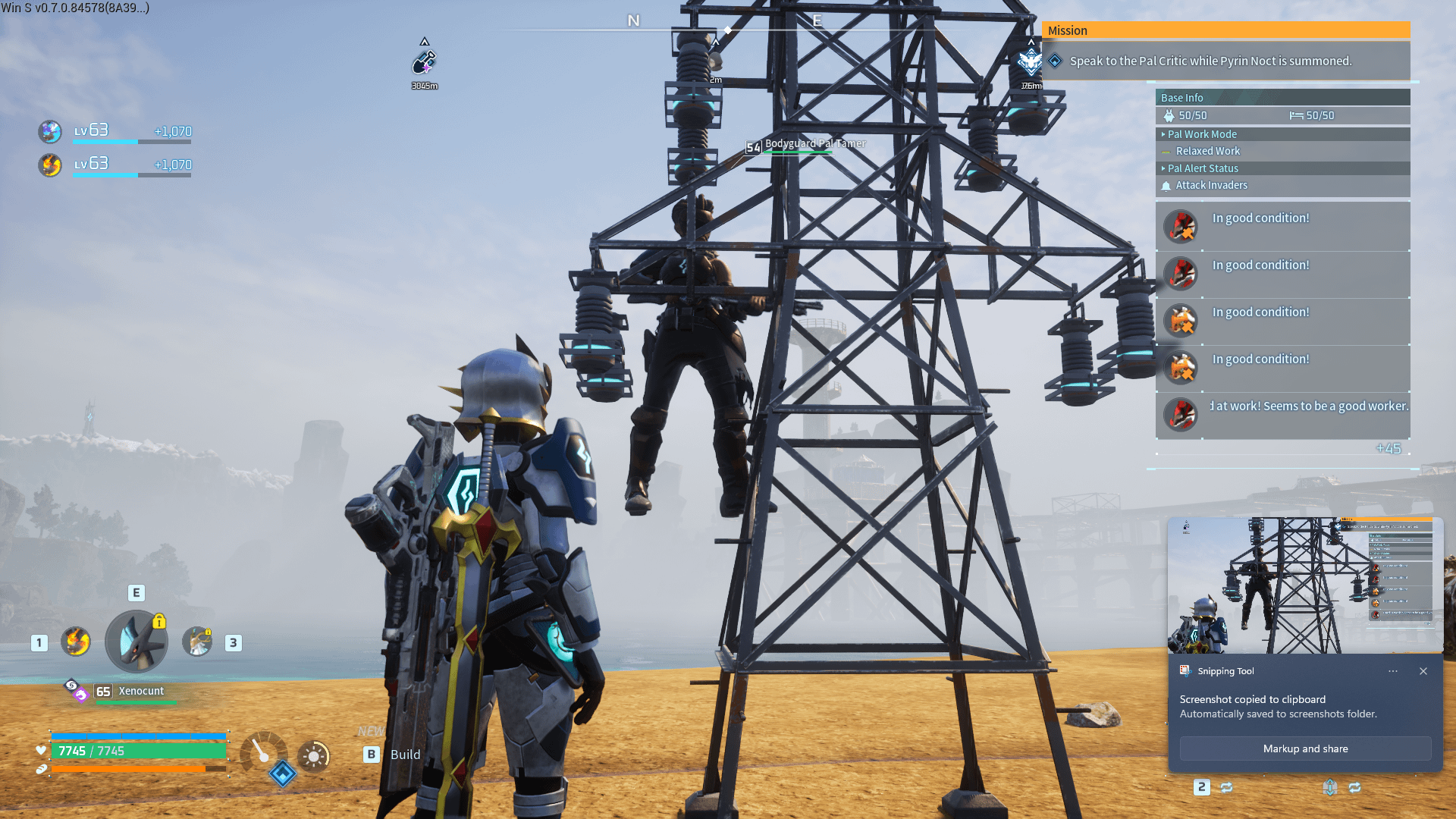Expand the Pal Alert Status header
Screen dimensions: 1456x819
(1203, 168)
